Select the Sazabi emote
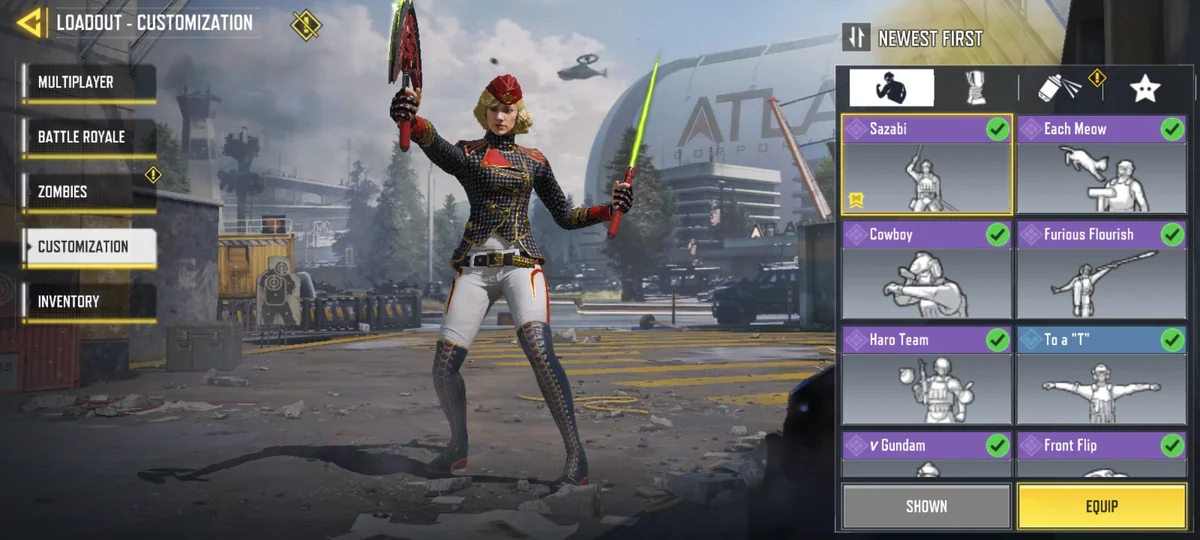Image resolution: width=1200 pixels, height=540 pixels. point(926,165)
